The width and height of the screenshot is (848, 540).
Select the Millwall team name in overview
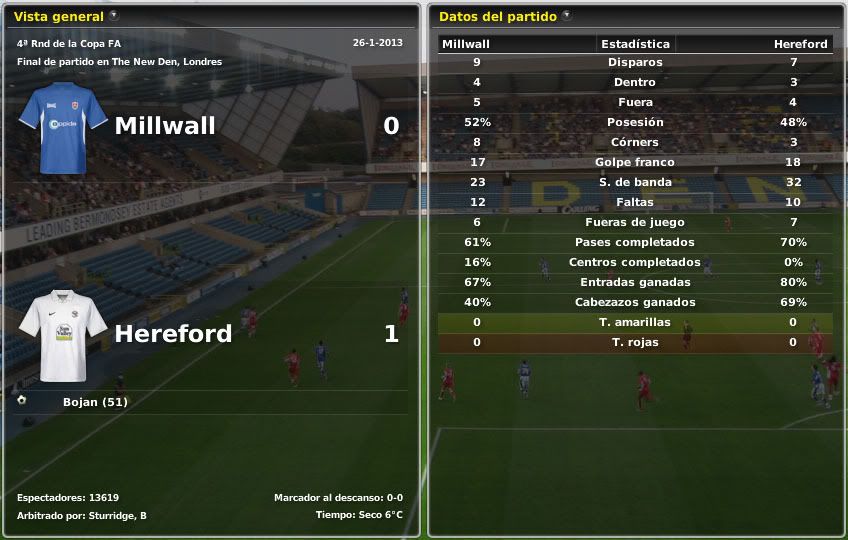[165, 126]
